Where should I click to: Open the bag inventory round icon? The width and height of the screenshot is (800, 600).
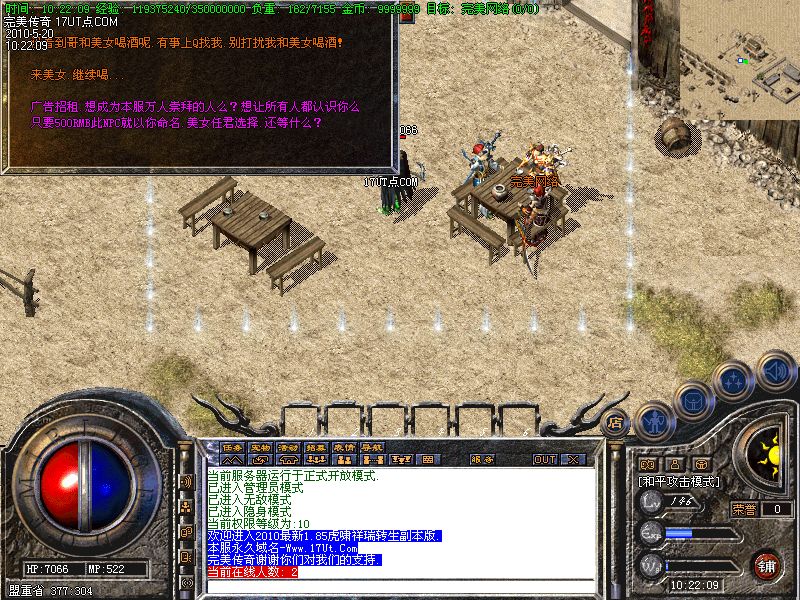tap(694, 400)
